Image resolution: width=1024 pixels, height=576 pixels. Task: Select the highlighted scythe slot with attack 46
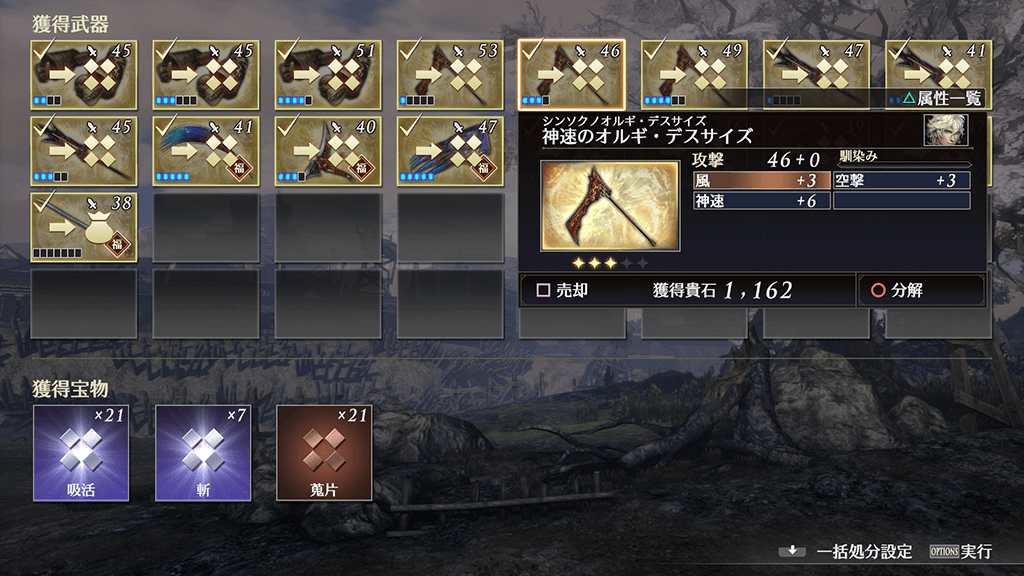[x=572, y=74]
